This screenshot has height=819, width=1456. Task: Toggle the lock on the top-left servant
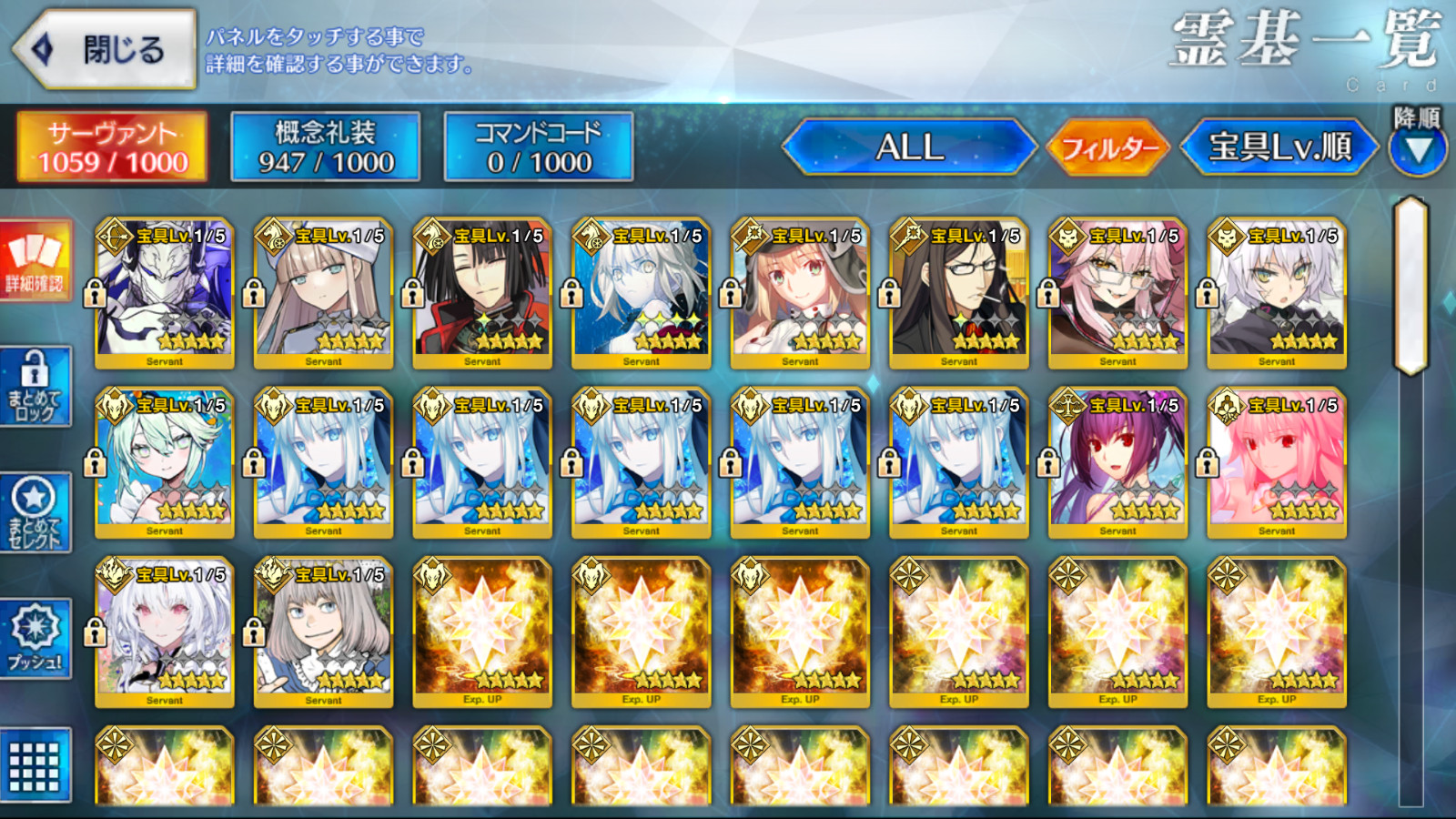click(95, 293)
